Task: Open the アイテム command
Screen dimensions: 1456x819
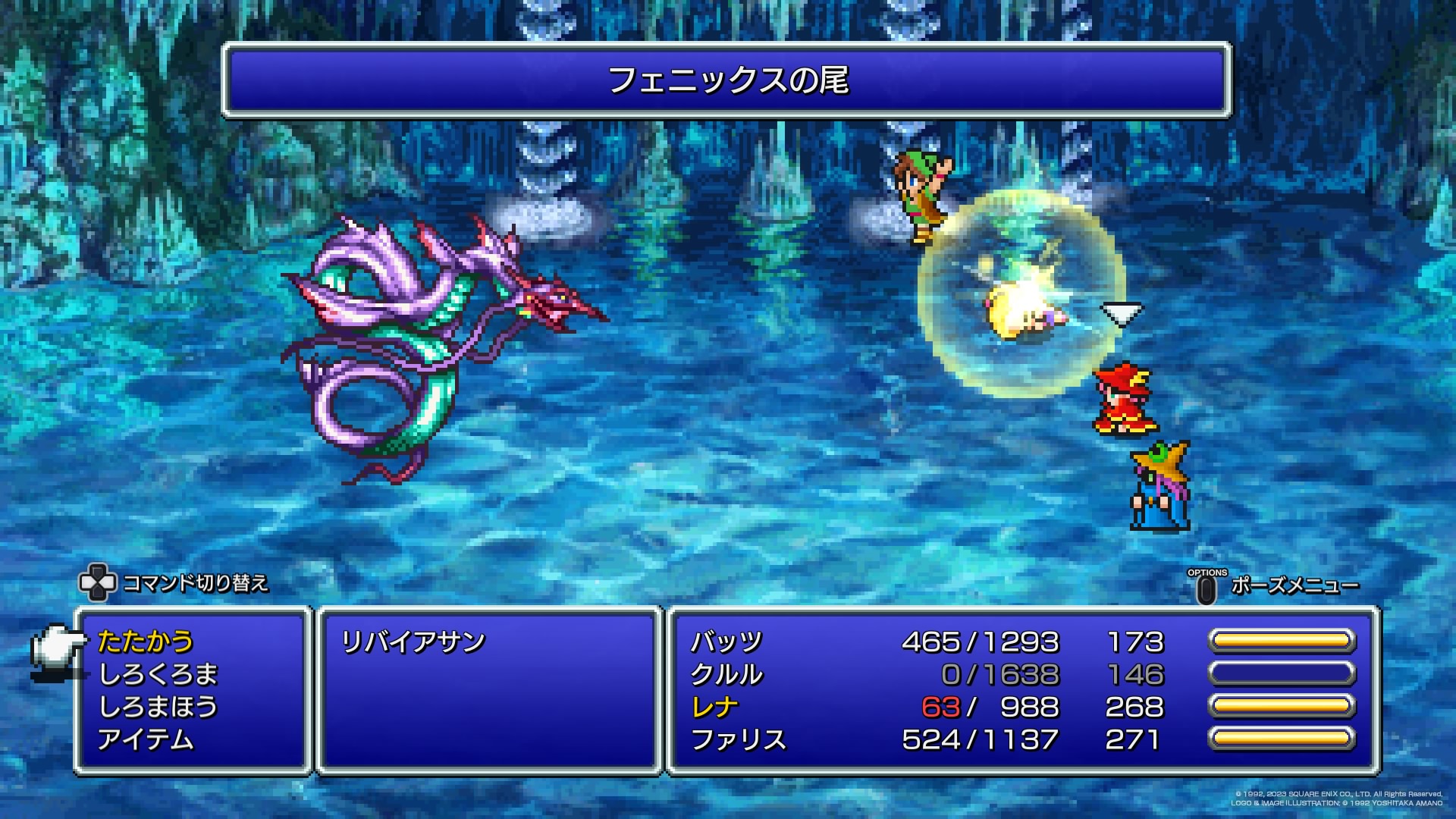Action: coord(146,739)
